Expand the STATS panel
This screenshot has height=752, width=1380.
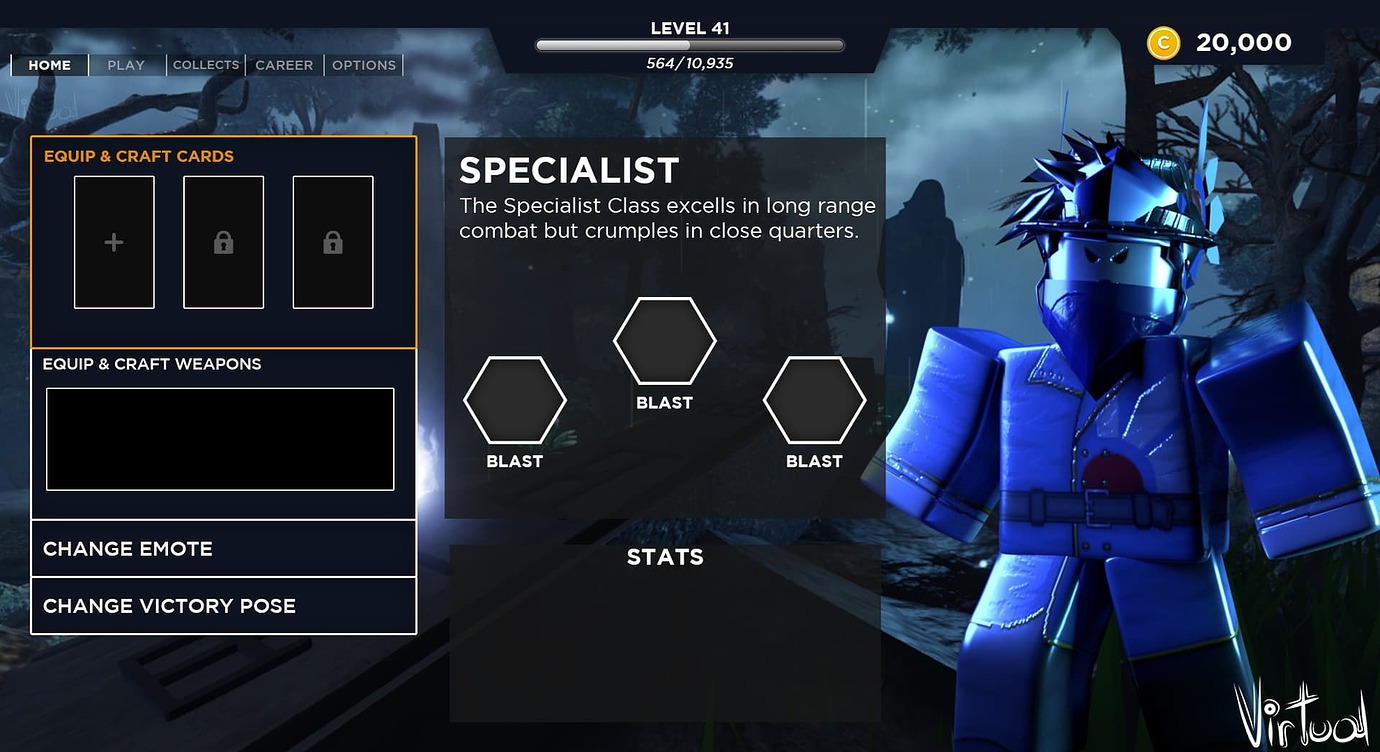coord(664,557)
